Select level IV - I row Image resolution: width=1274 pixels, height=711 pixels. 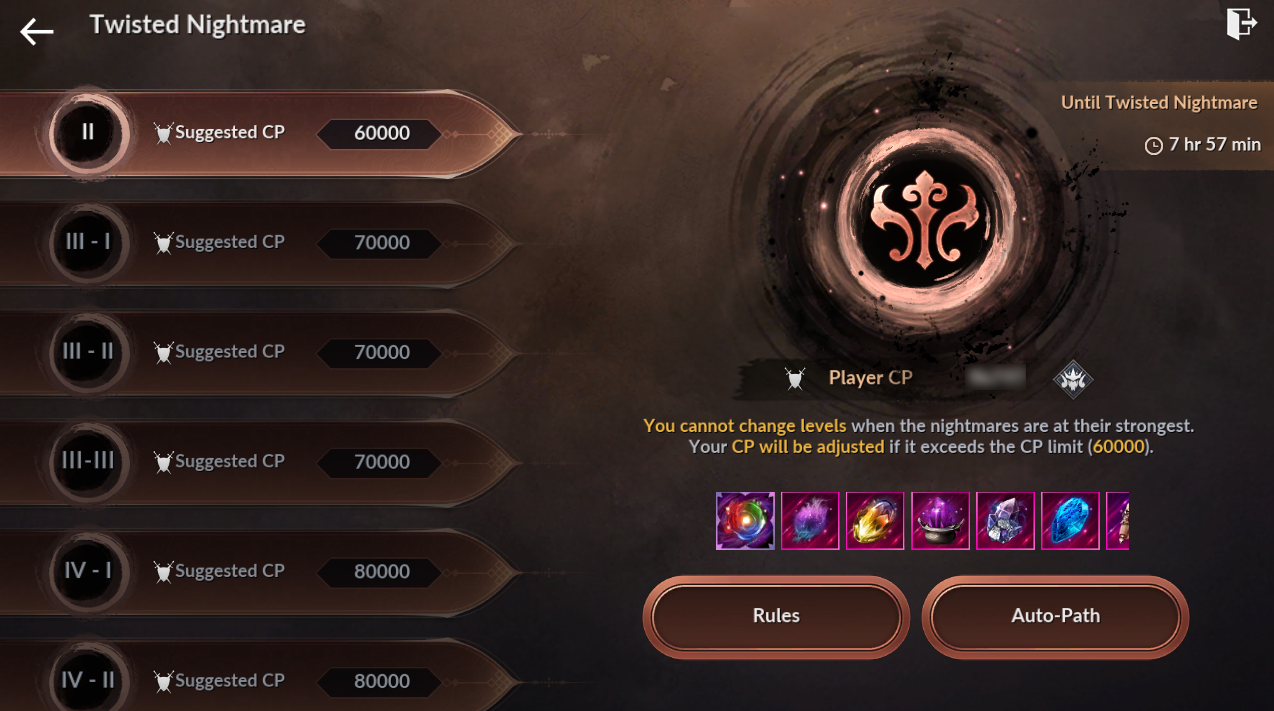tap(260, 571)
